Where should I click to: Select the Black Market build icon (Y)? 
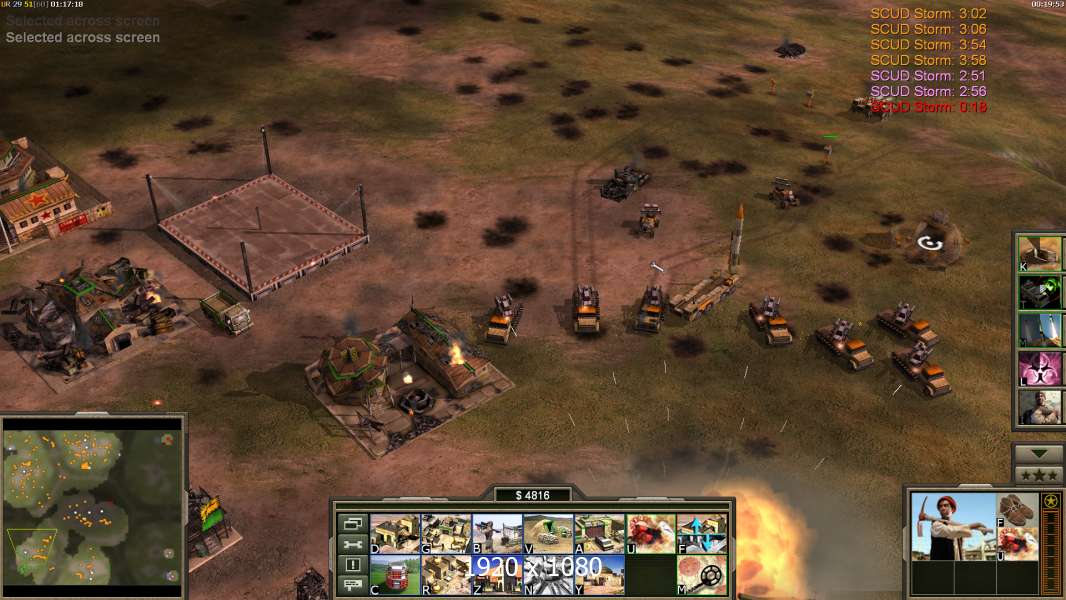(599, 575)
